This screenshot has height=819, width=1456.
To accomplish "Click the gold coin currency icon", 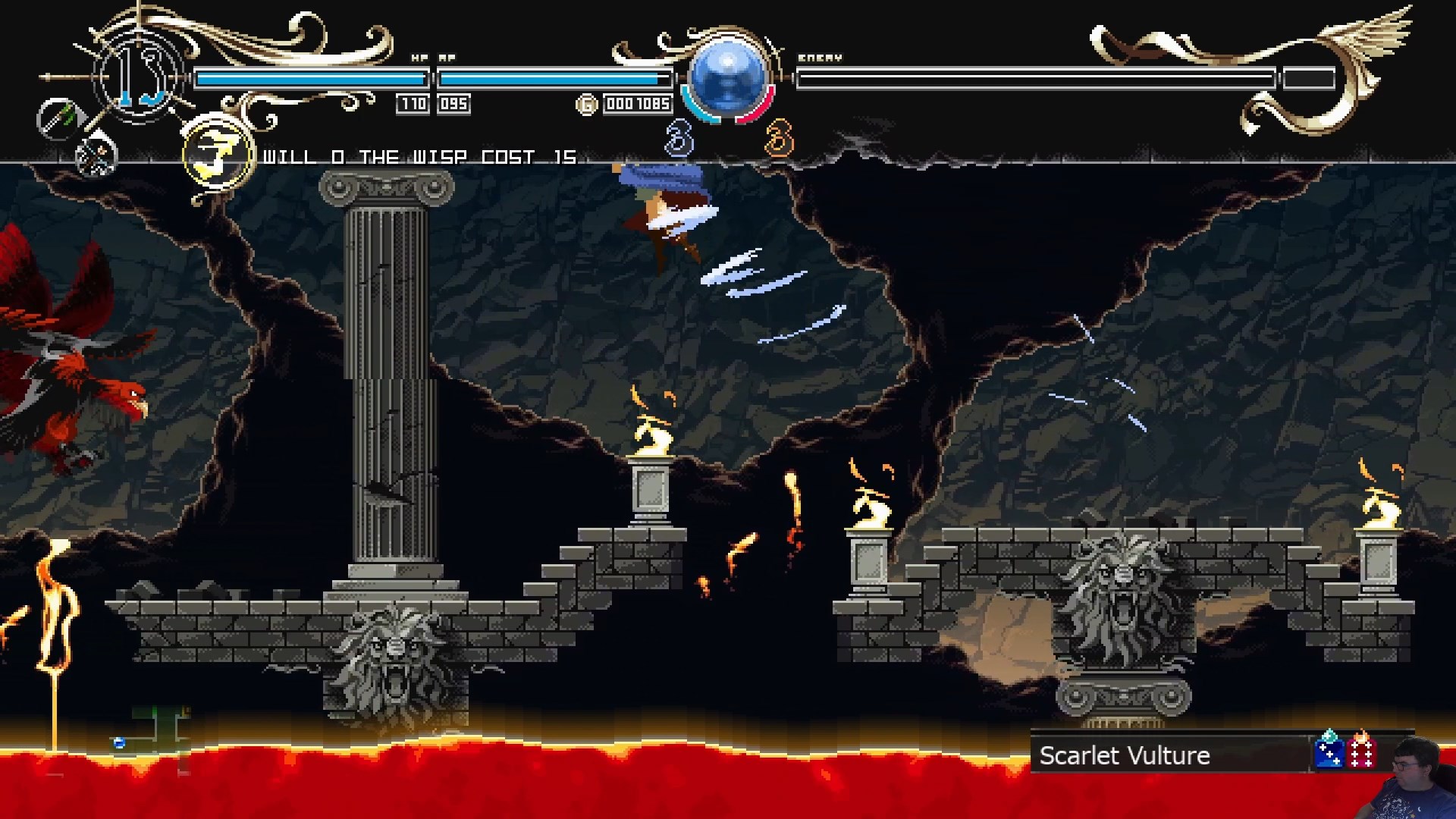I will pos(587,105).
